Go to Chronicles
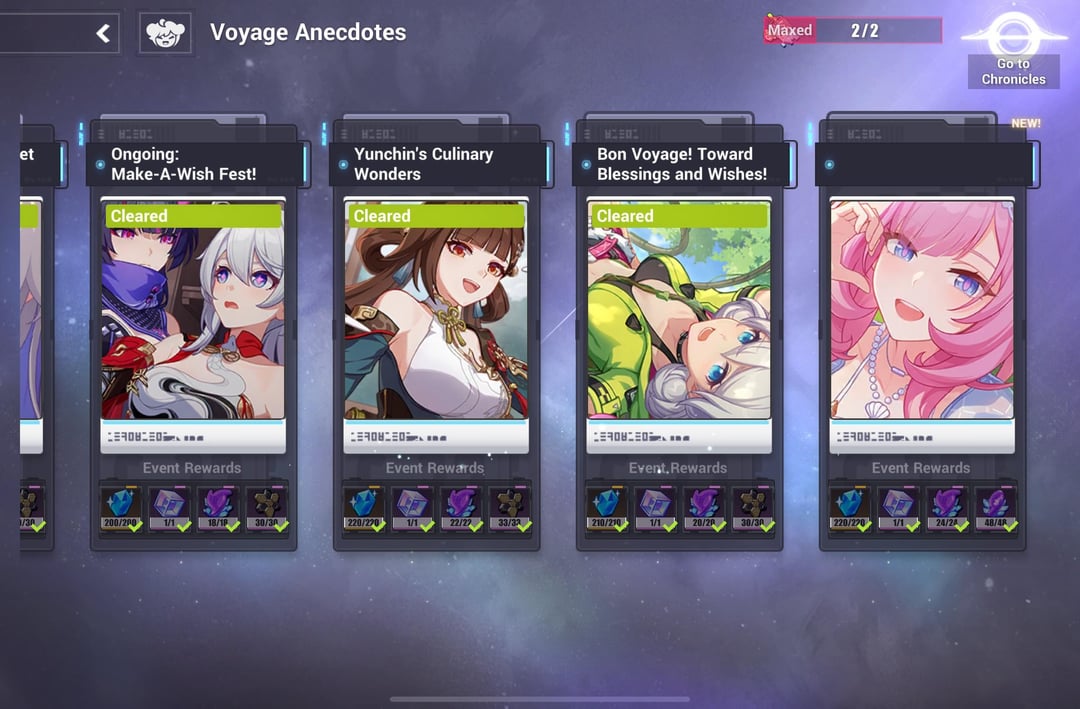The width and height of the screenshot is (1080, 709). point(1013,55)
